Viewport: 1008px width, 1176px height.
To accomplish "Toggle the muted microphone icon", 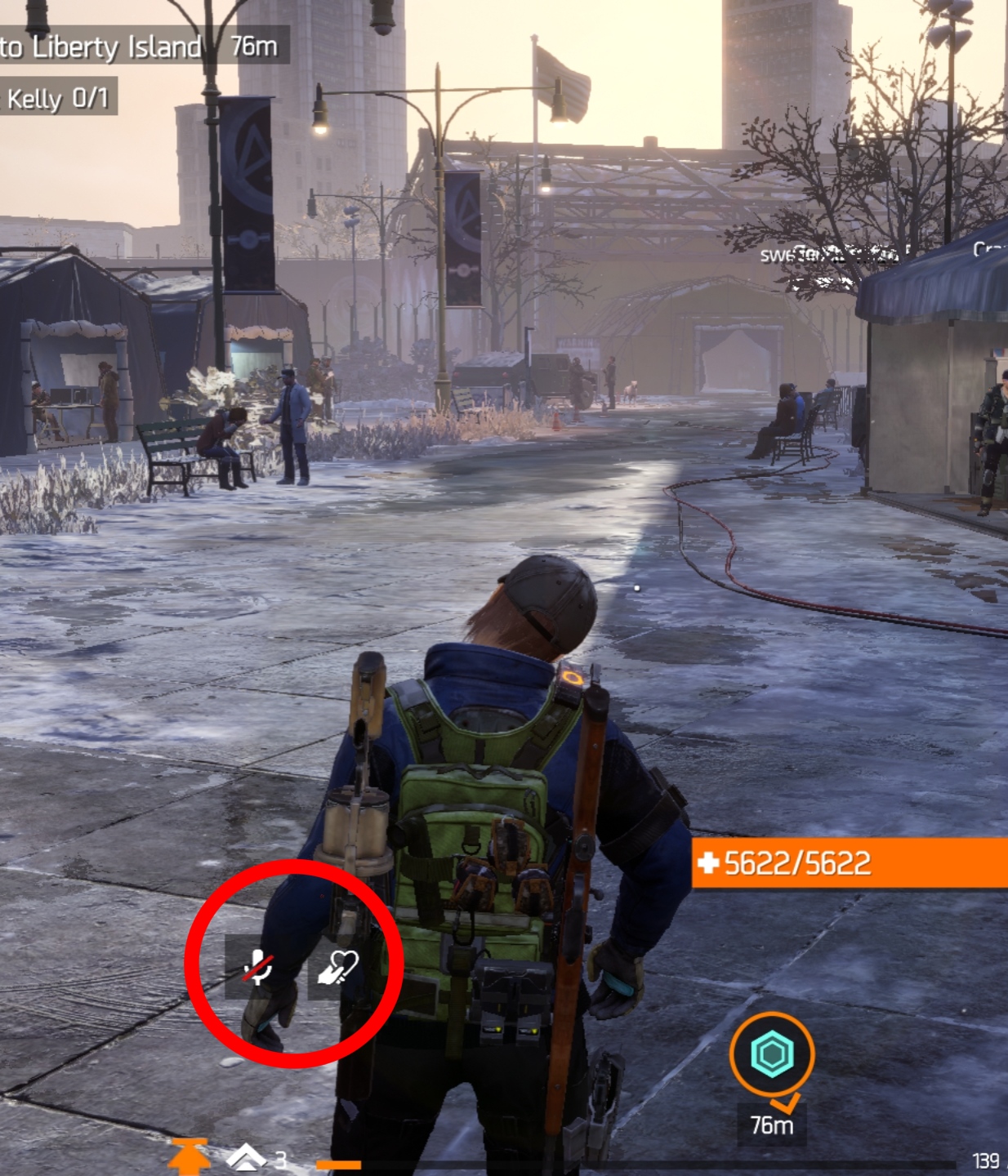I will (258, 967).
